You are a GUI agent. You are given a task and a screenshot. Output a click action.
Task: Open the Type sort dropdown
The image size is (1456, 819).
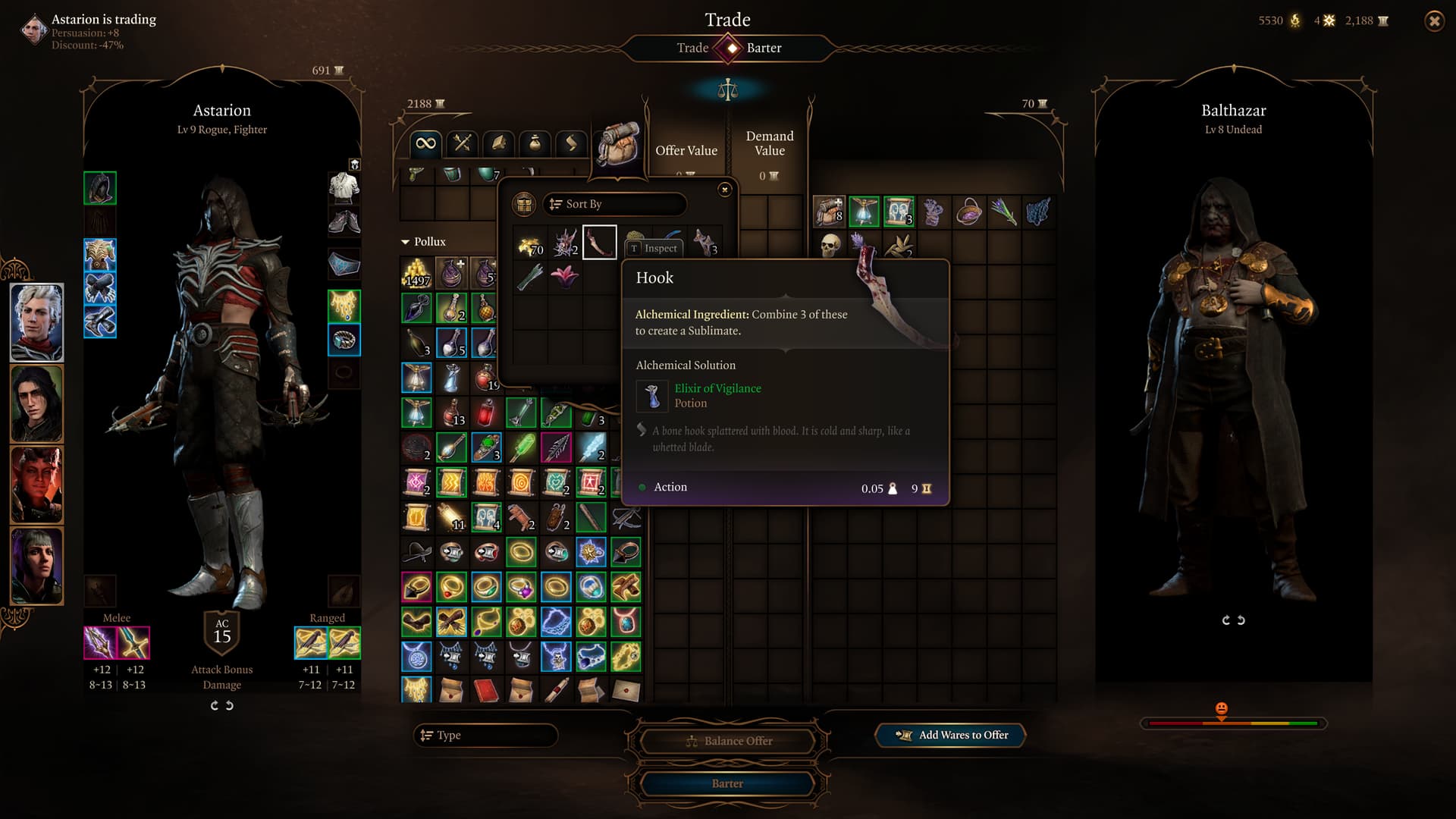pyautogui.click(x=485, y=735)
